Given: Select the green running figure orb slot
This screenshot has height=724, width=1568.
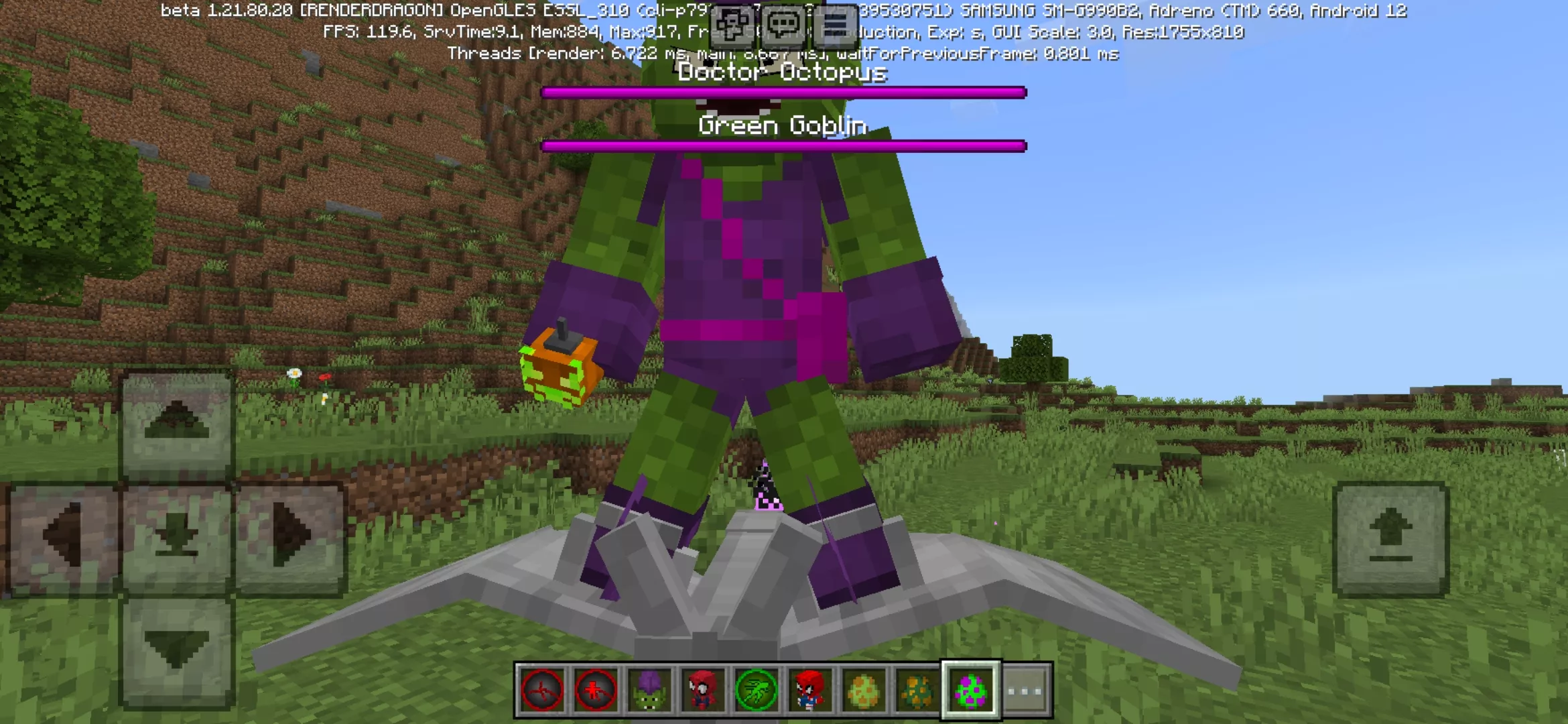Looking at the screenshot, I should tap(757, 690).
